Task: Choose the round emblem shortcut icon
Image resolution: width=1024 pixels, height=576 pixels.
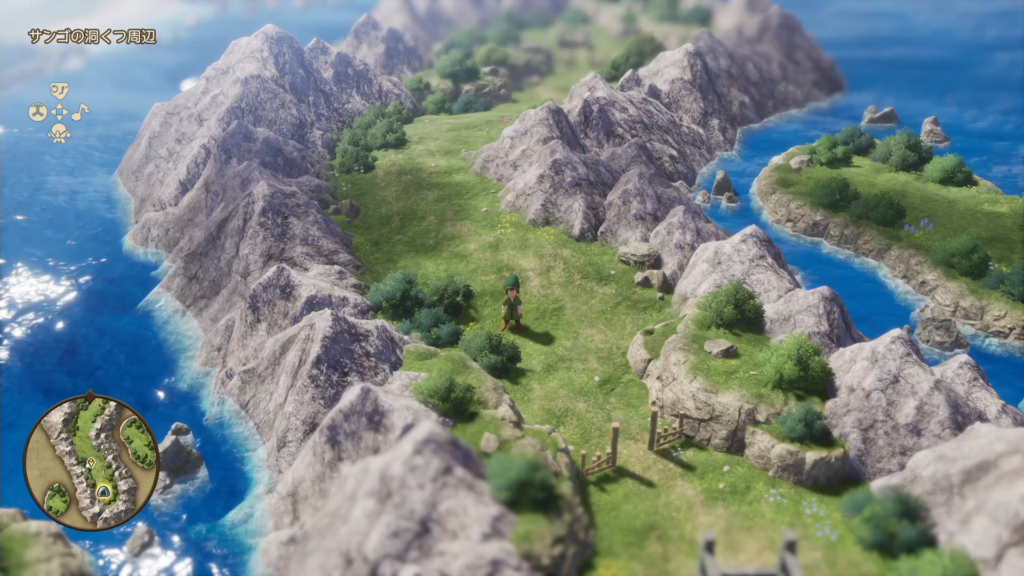Action: click(x=38, y=112)
